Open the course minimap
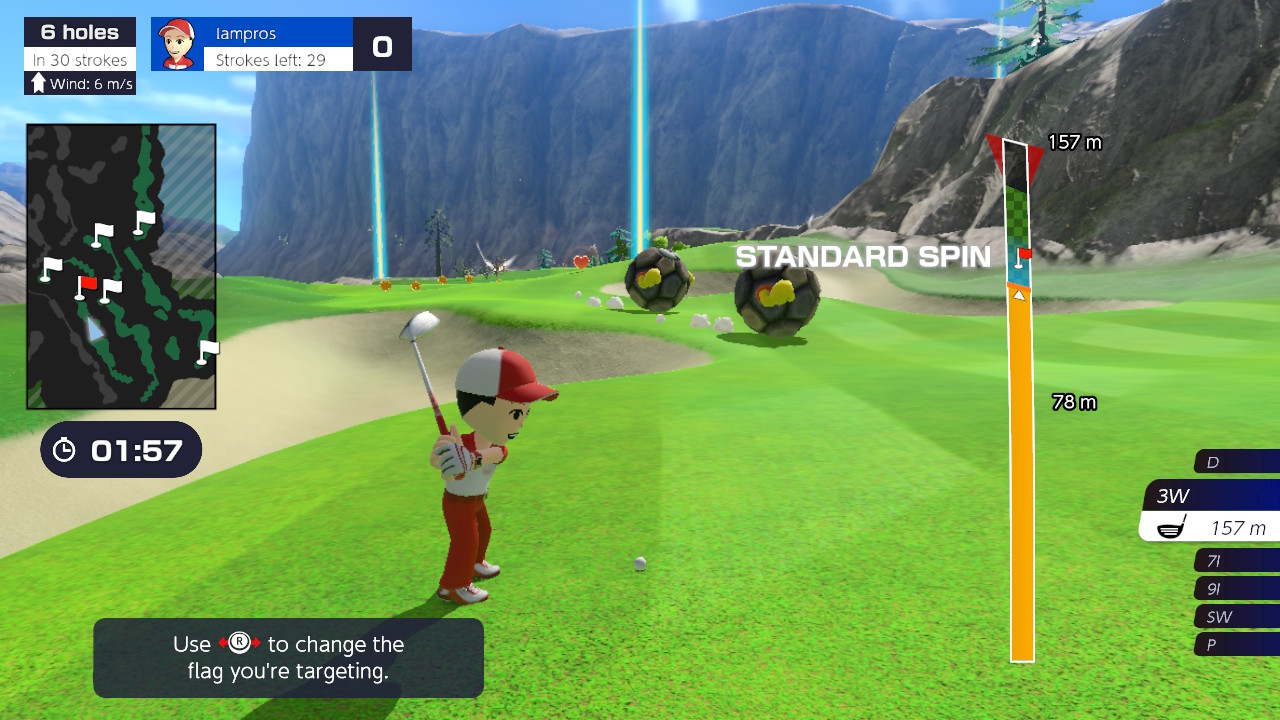Viewport: 1280px width, 720px height. tap(121, 266)
